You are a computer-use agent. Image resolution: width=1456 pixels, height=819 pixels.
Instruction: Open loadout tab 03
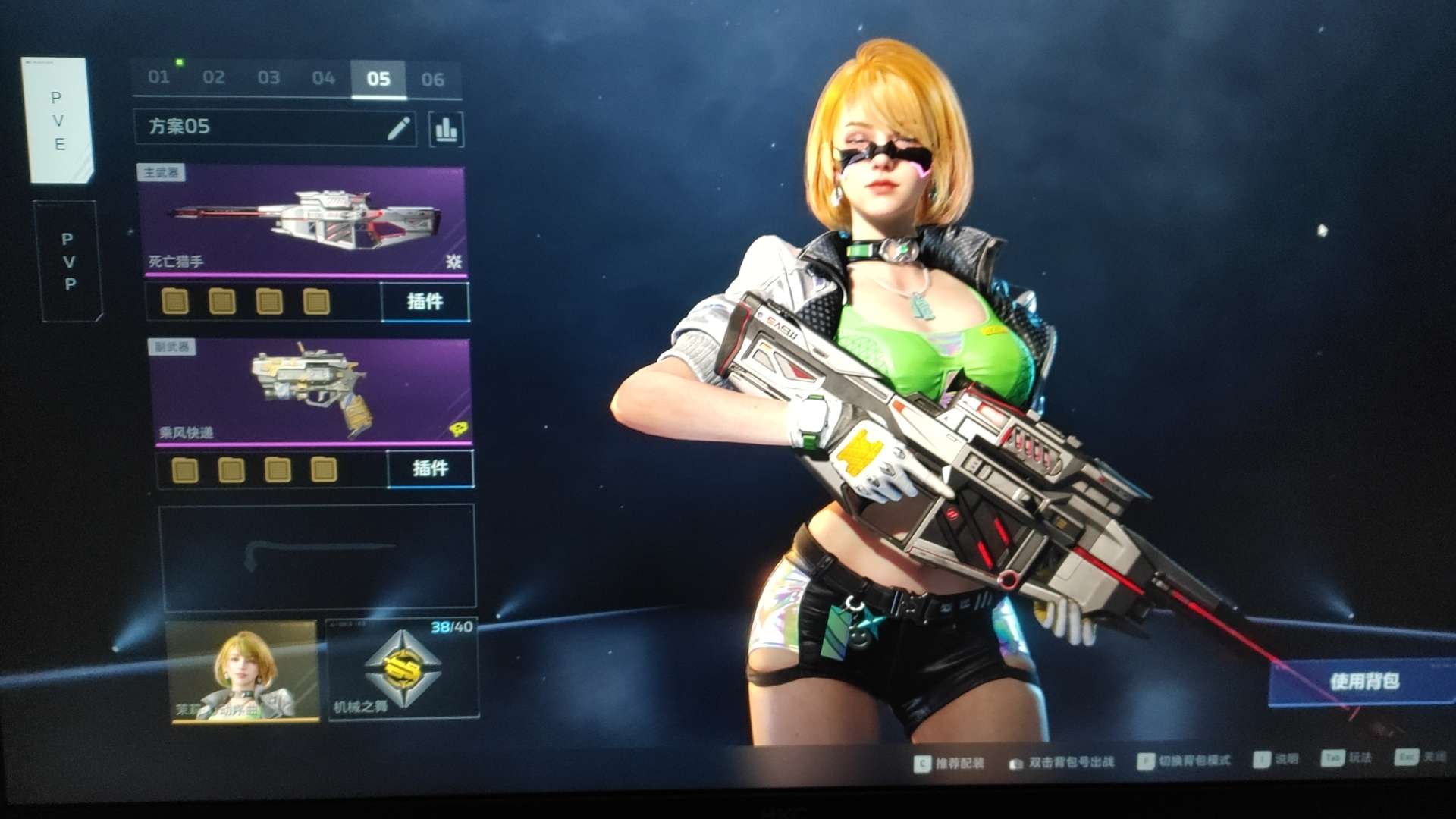(x=268, y=77)
